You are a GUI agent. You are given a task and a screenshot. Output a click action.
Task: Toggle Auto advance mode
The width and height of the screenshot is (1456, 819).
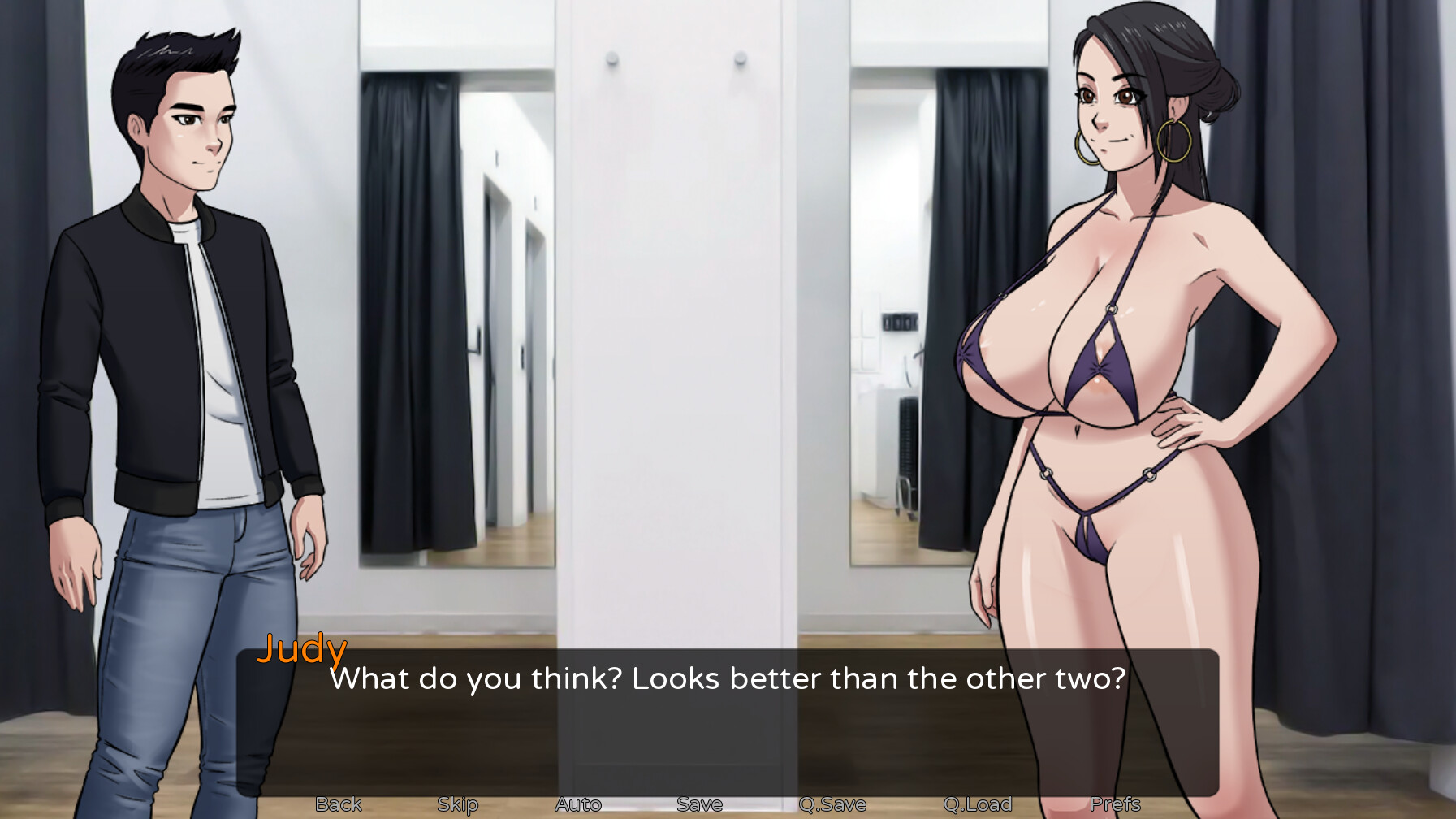[578, 804]
